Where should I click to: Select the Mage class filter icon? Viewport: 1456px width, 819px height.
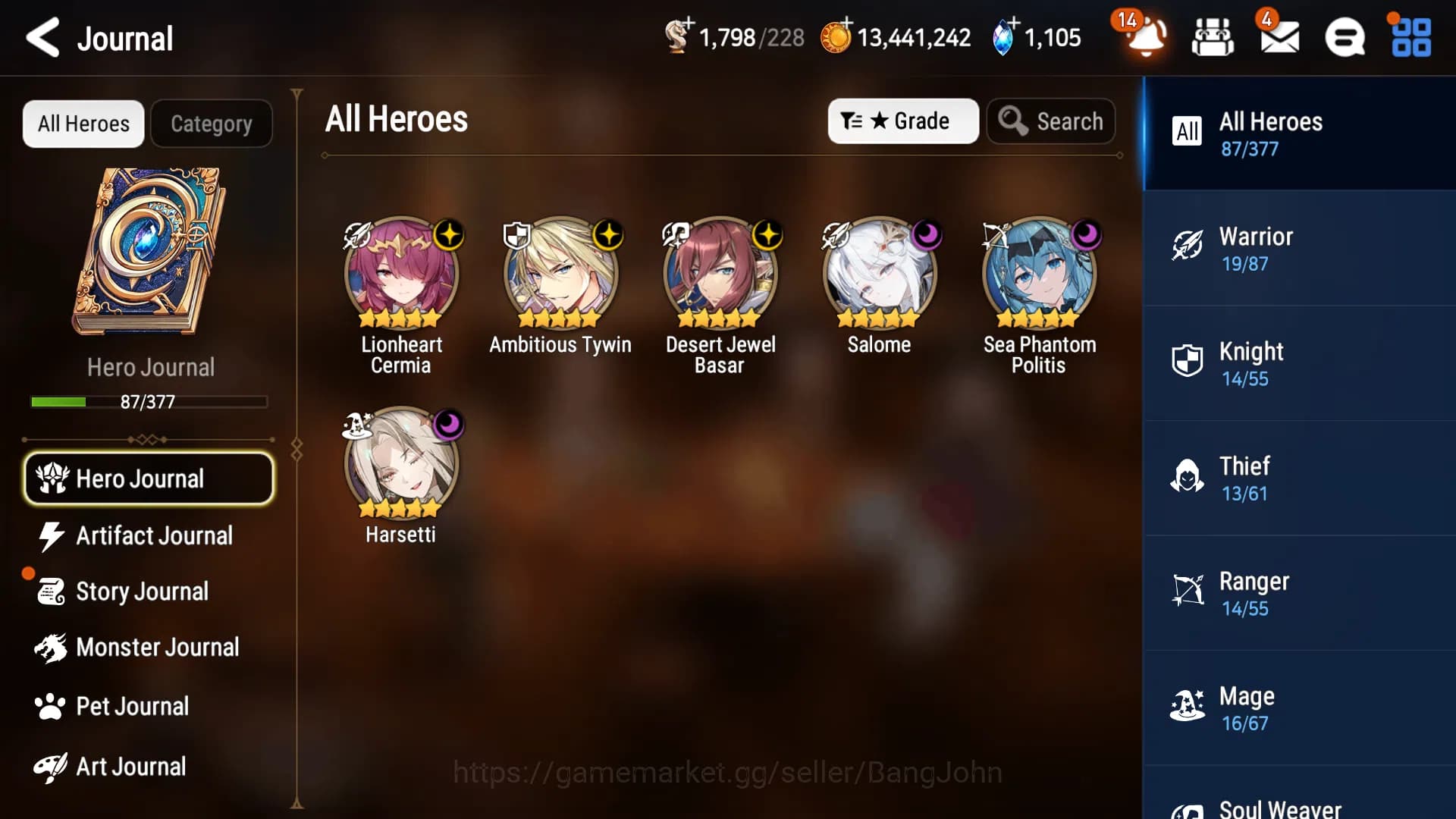[1188, 705]
